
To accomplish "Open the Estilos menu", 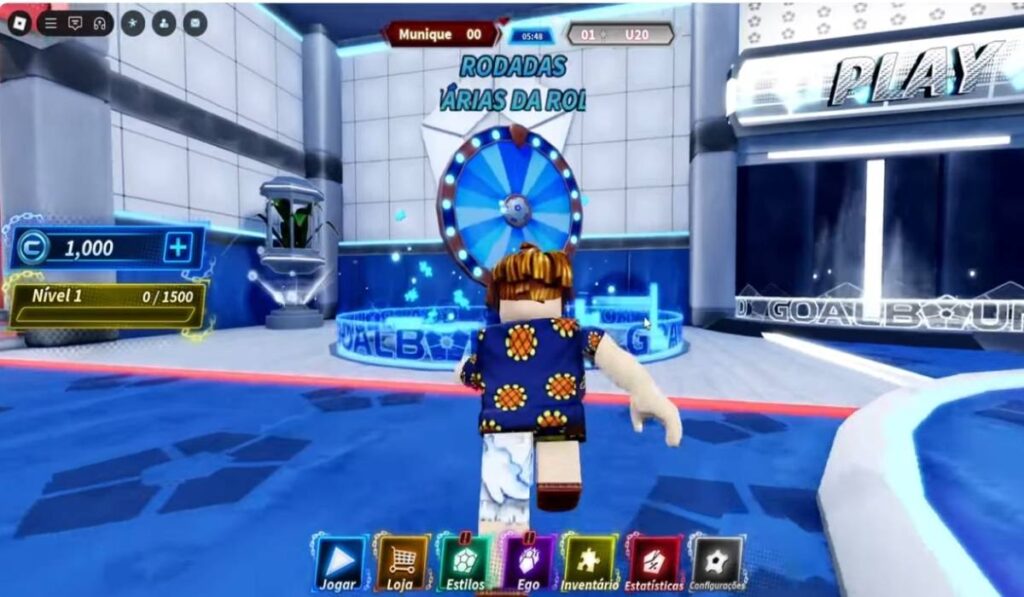I will point(464,563).
